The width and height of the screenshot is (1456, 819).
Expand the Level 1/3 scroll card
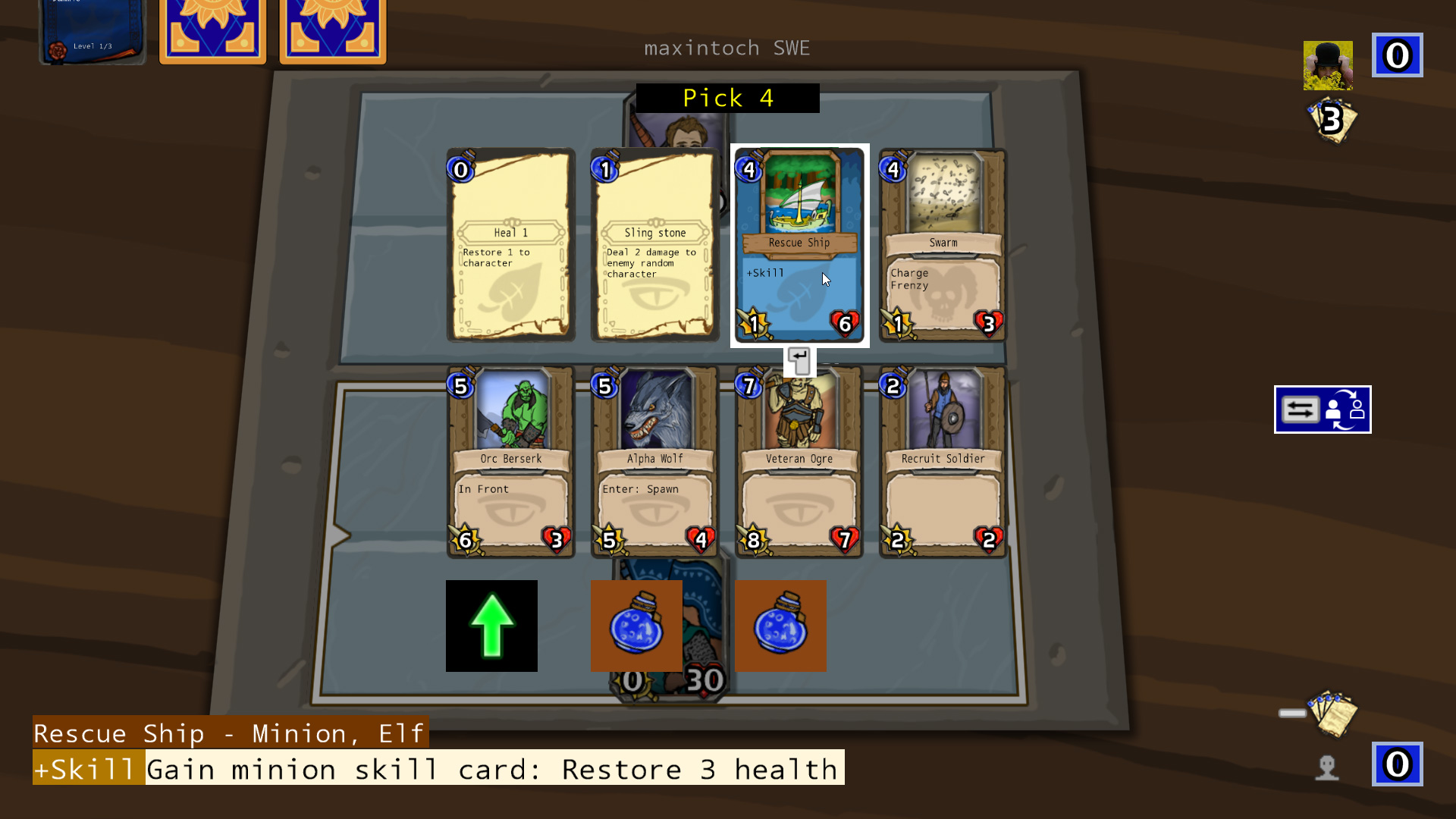91,30
